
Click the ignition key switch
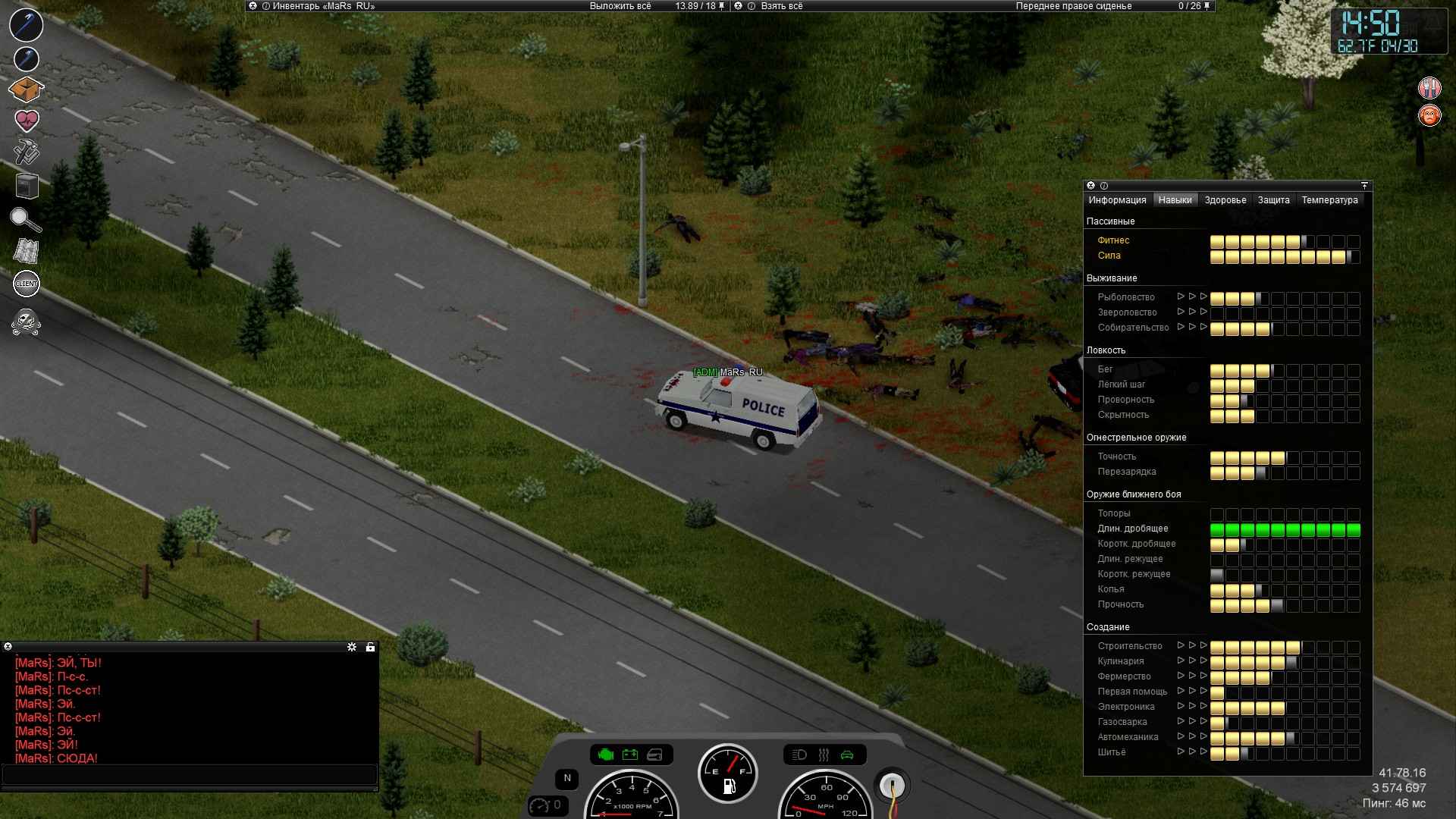[x=892, y=786]
